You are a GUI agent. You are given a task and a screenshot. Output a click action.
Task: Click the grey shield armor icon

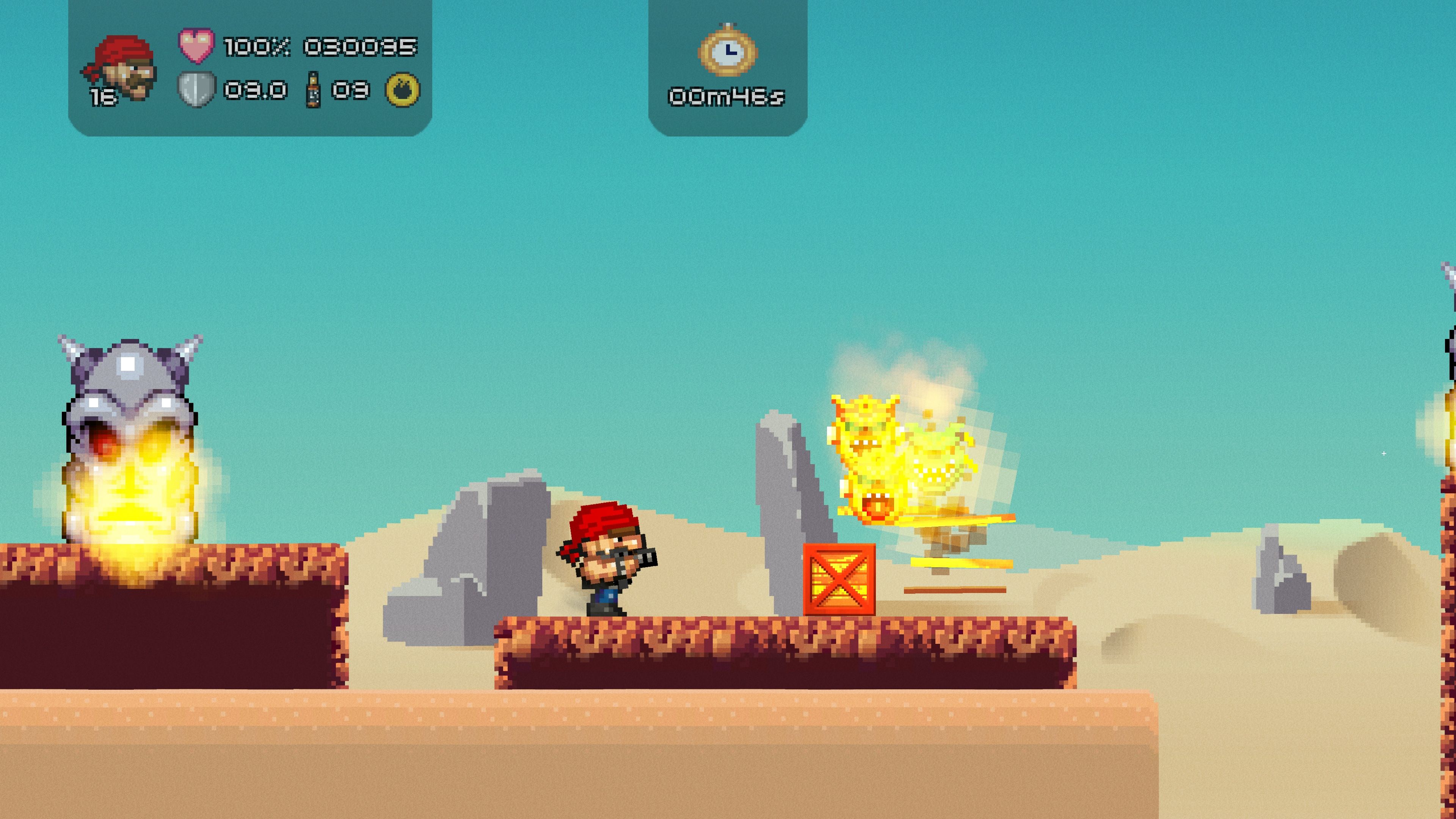tap(196, 89)
